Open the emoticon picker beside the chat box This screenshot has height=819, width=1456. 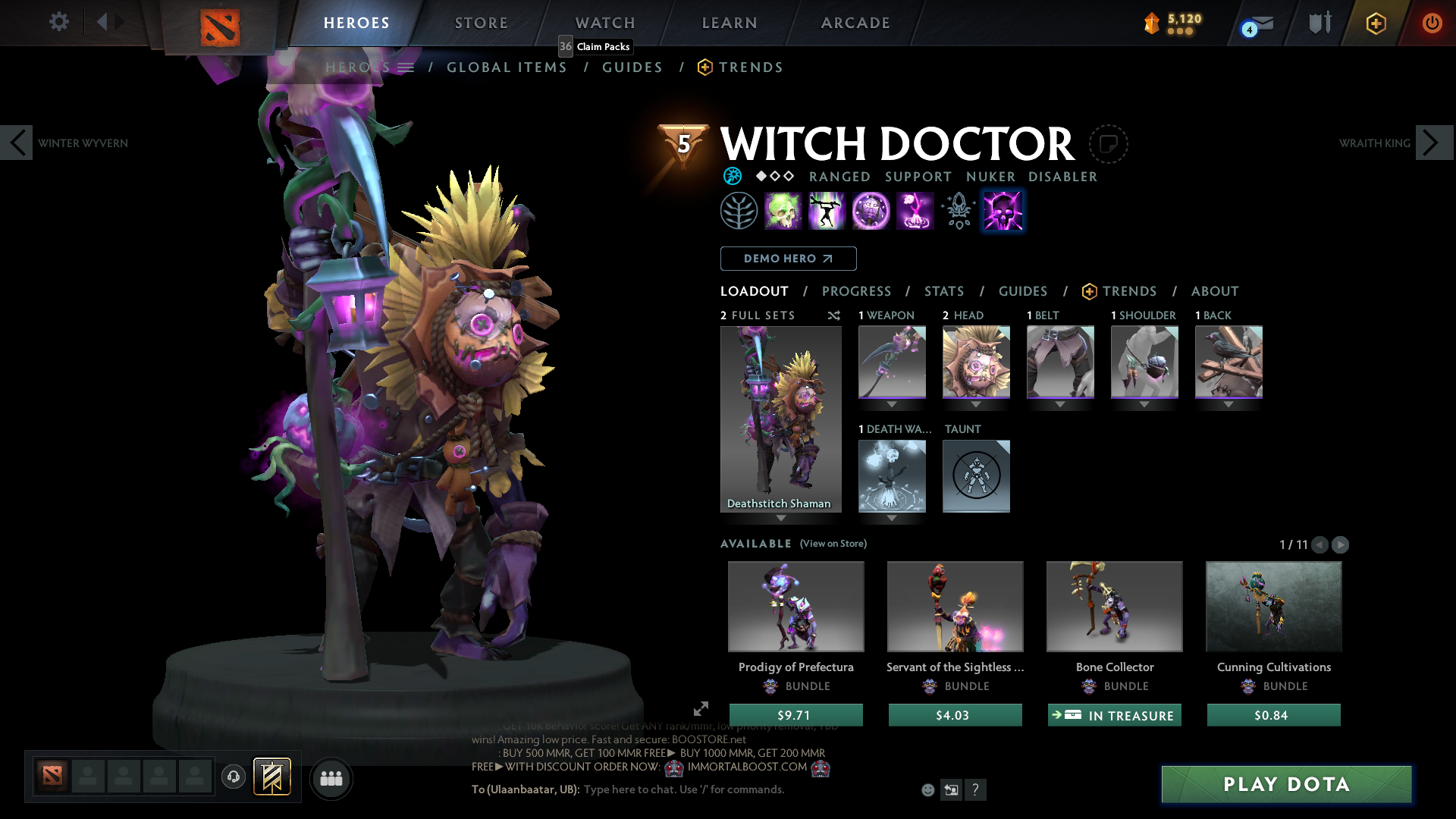[927, 789]
